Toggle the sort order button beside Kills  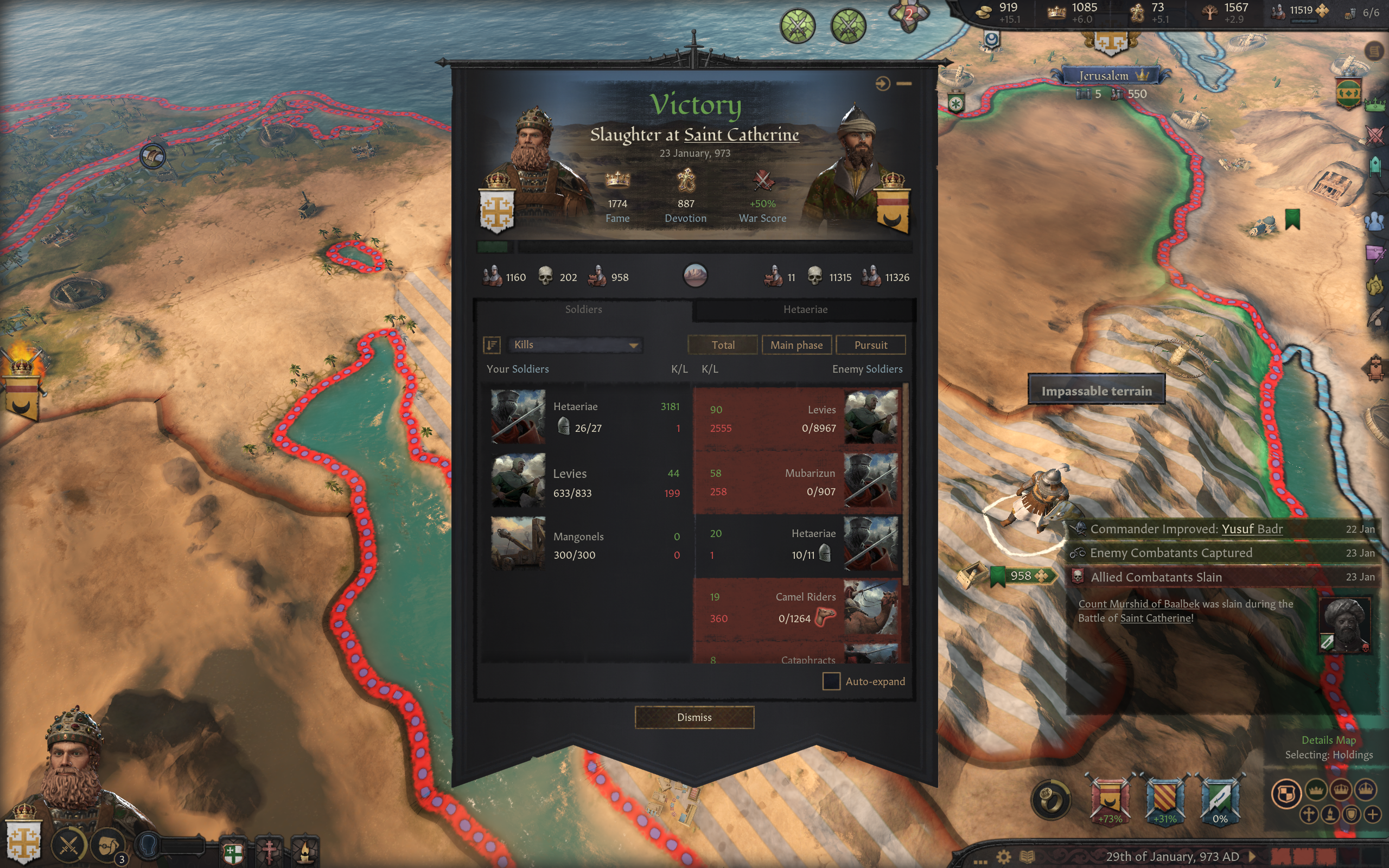click(492, 344)
